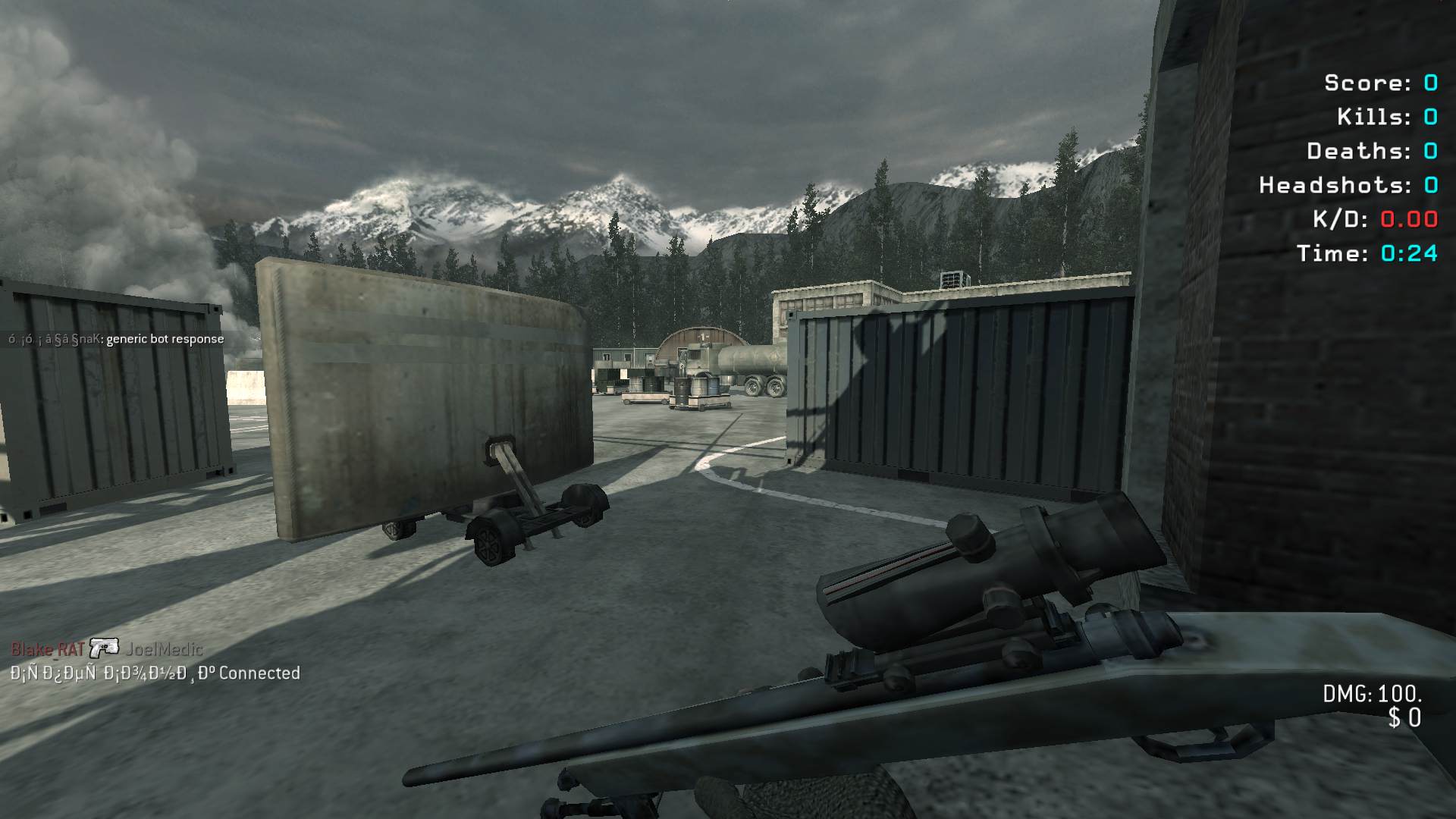The image size is (1456, 819).
Task: Select the "generic bot response" chat message
Action: pyautogui.click(x=165, y=339)
